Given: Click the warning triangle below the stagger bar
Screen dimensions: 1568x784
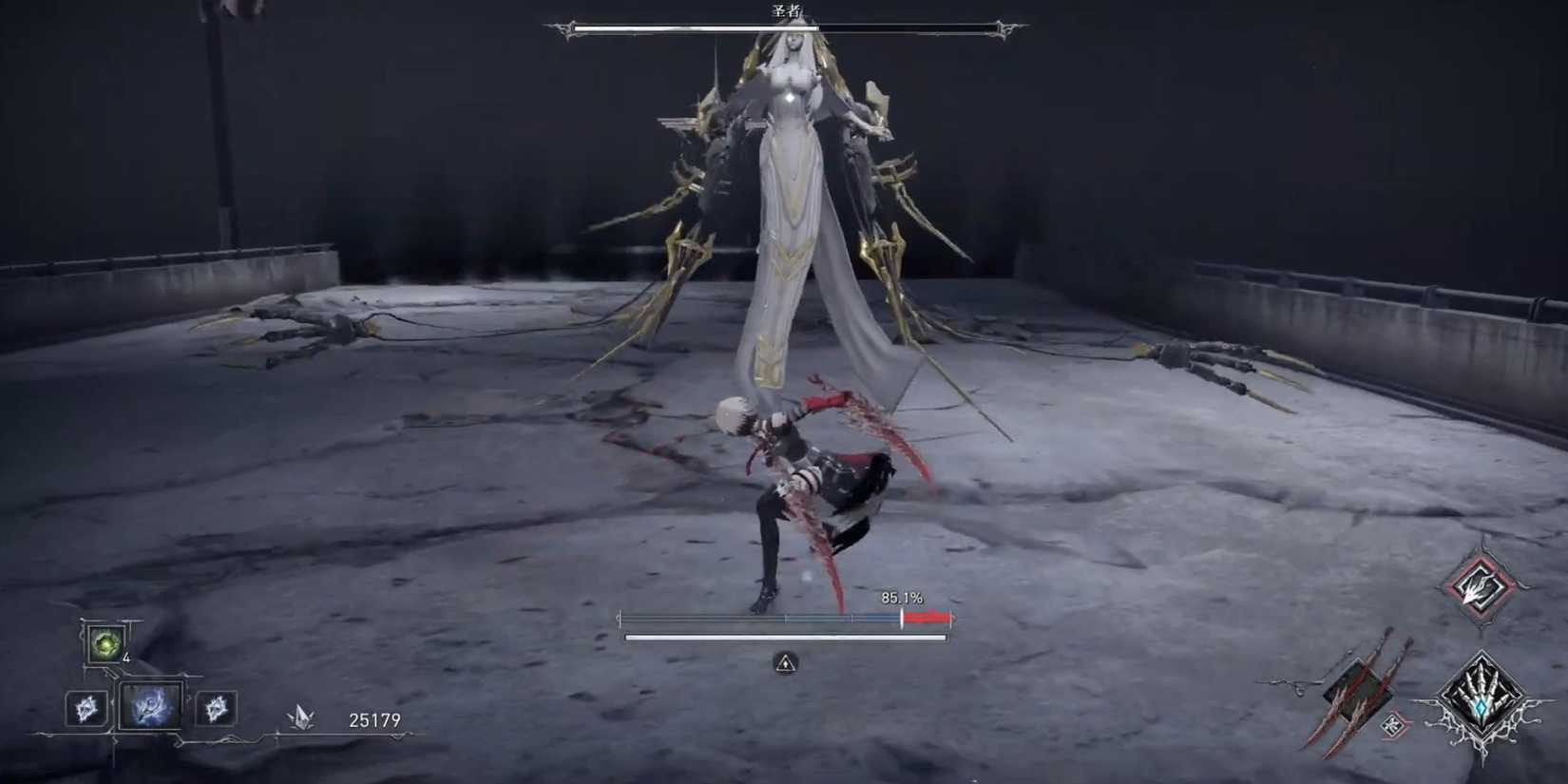Looking at the screenshot, I should pos(785,664).
